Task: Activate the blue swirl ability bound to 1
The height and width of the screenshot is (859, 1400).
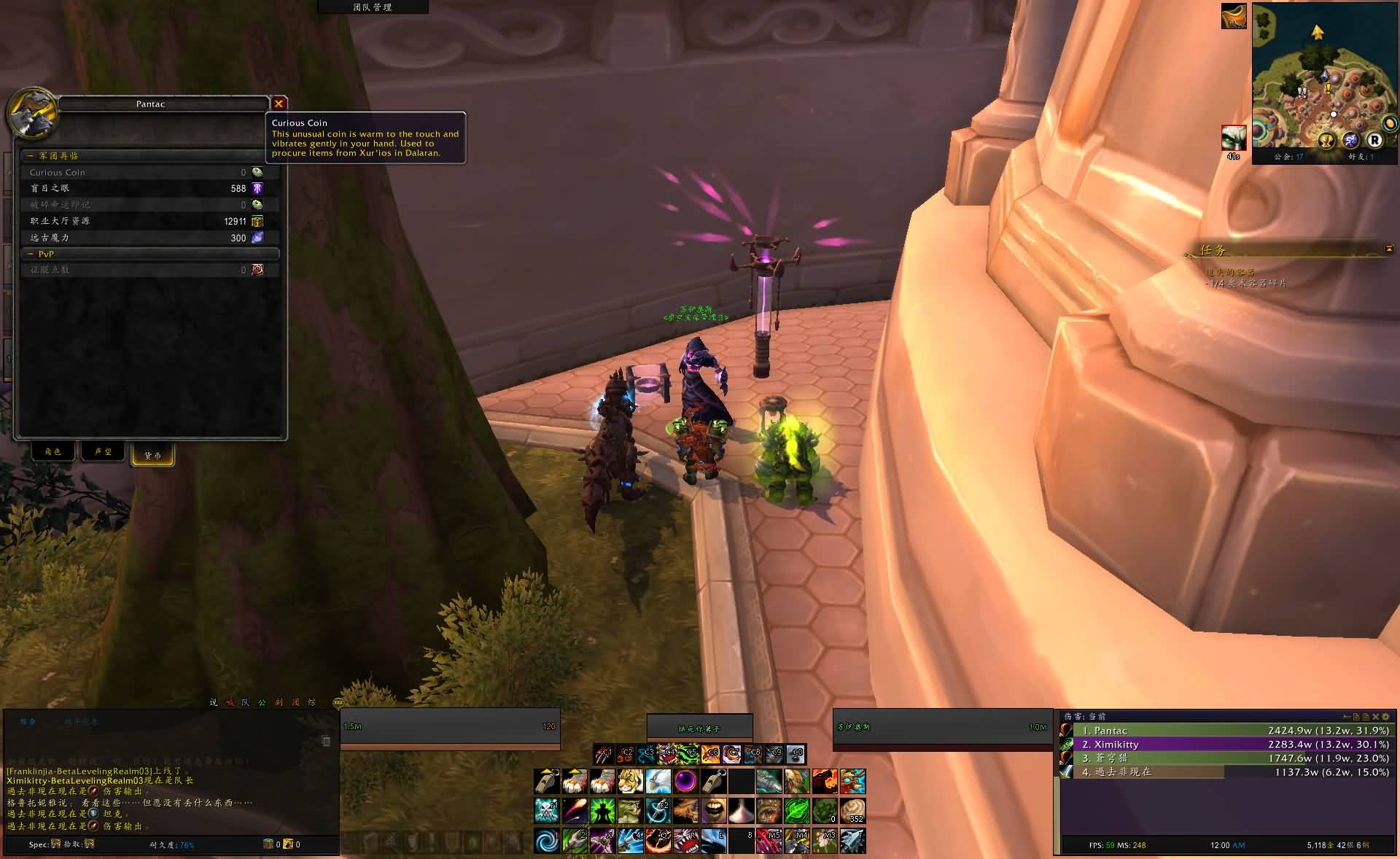Action: (x=546, y=841)
